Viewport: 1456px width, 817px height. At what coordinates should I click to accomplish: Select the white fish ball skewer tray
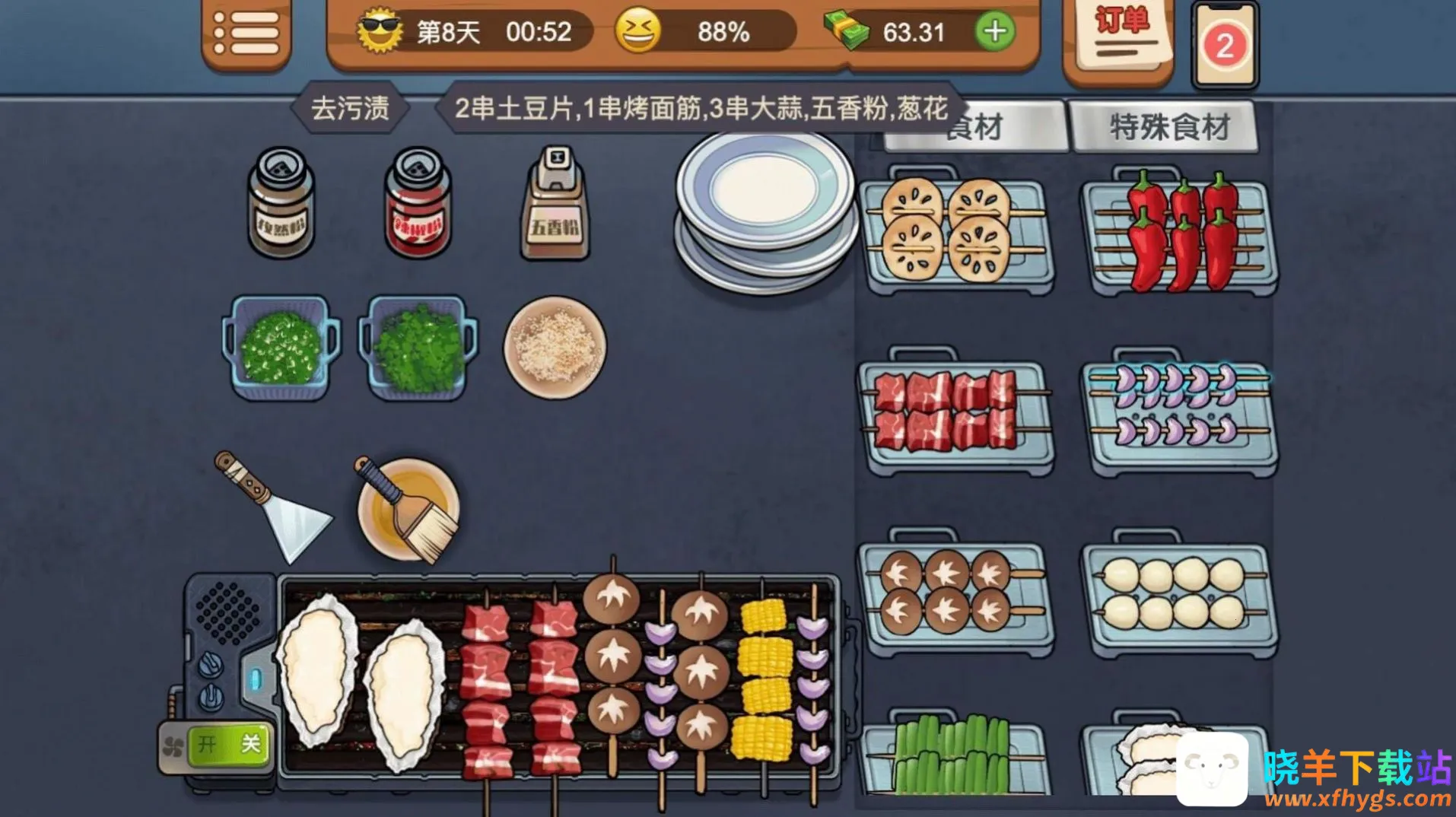click(x=1178, y=595)
